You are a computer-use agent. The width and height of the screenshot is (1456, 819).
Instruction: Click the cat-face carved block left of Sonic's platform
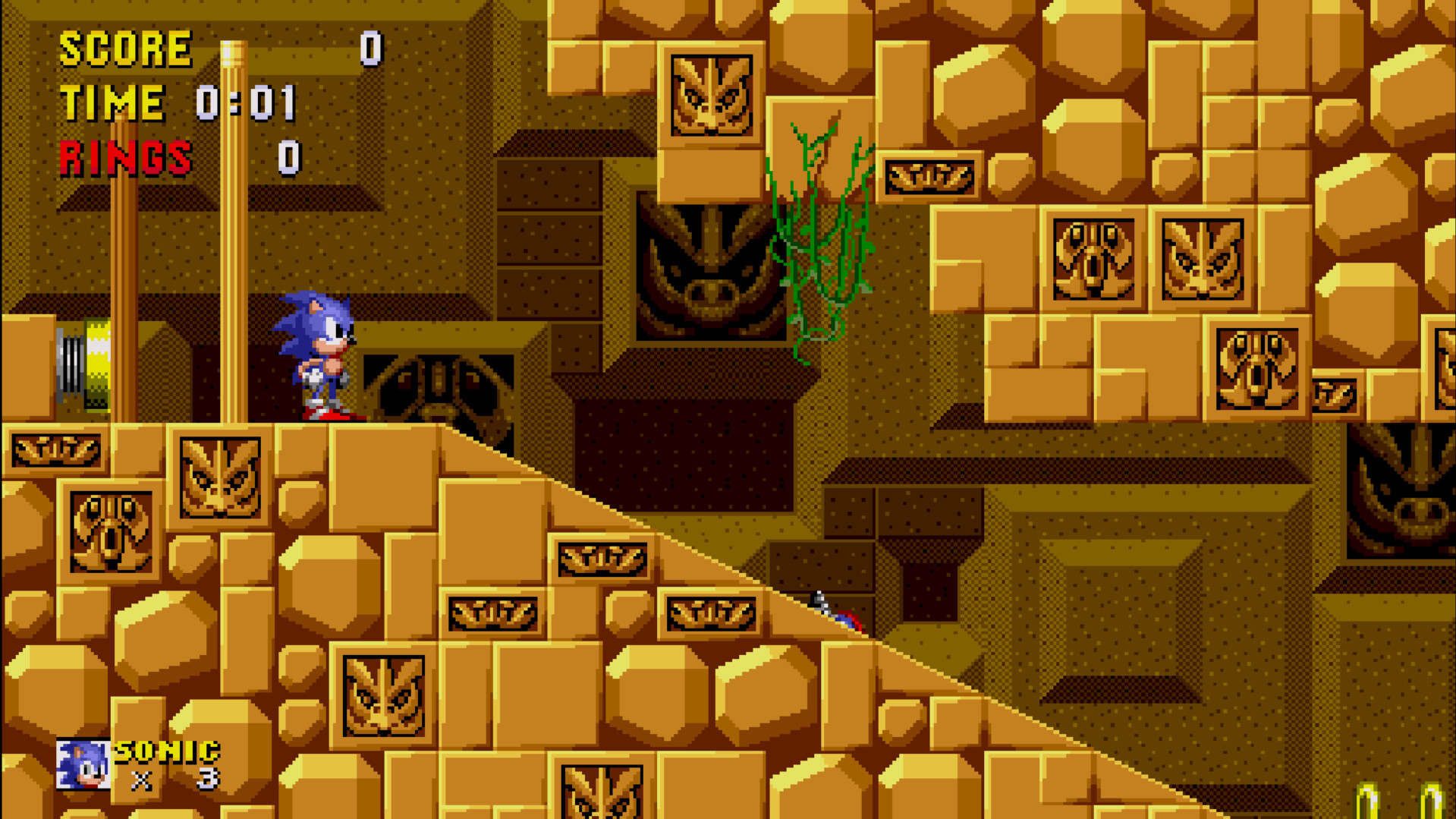point(220,477)
